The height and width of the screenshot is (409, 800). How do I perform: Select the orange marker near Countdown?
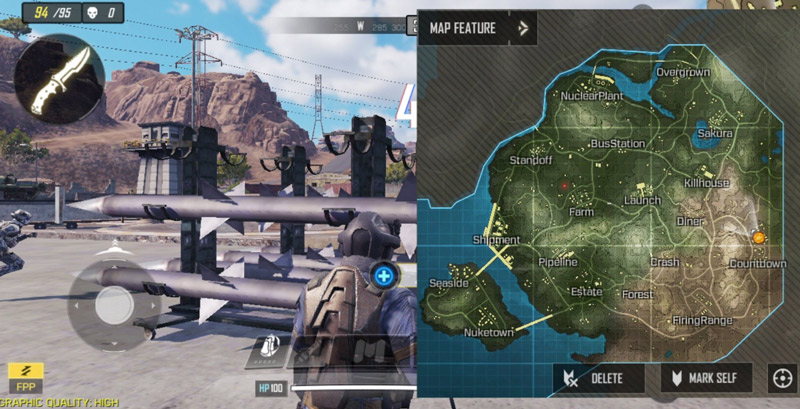[x=758, y=237]
